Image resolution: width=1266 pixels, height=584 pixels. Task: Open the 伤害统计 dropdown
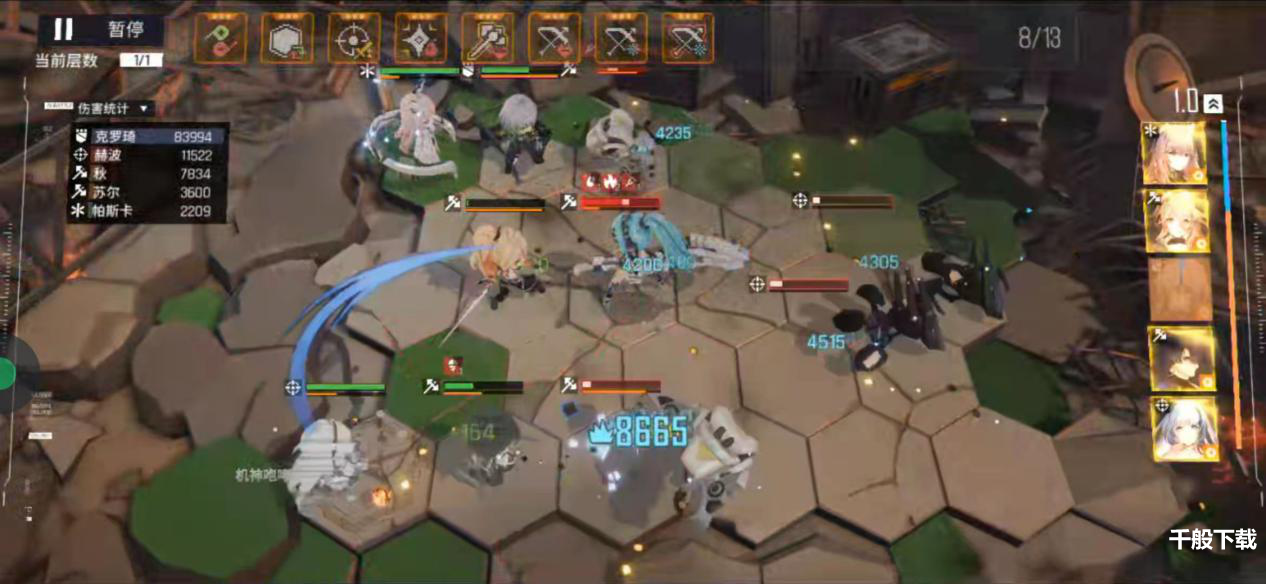point(112,108)
